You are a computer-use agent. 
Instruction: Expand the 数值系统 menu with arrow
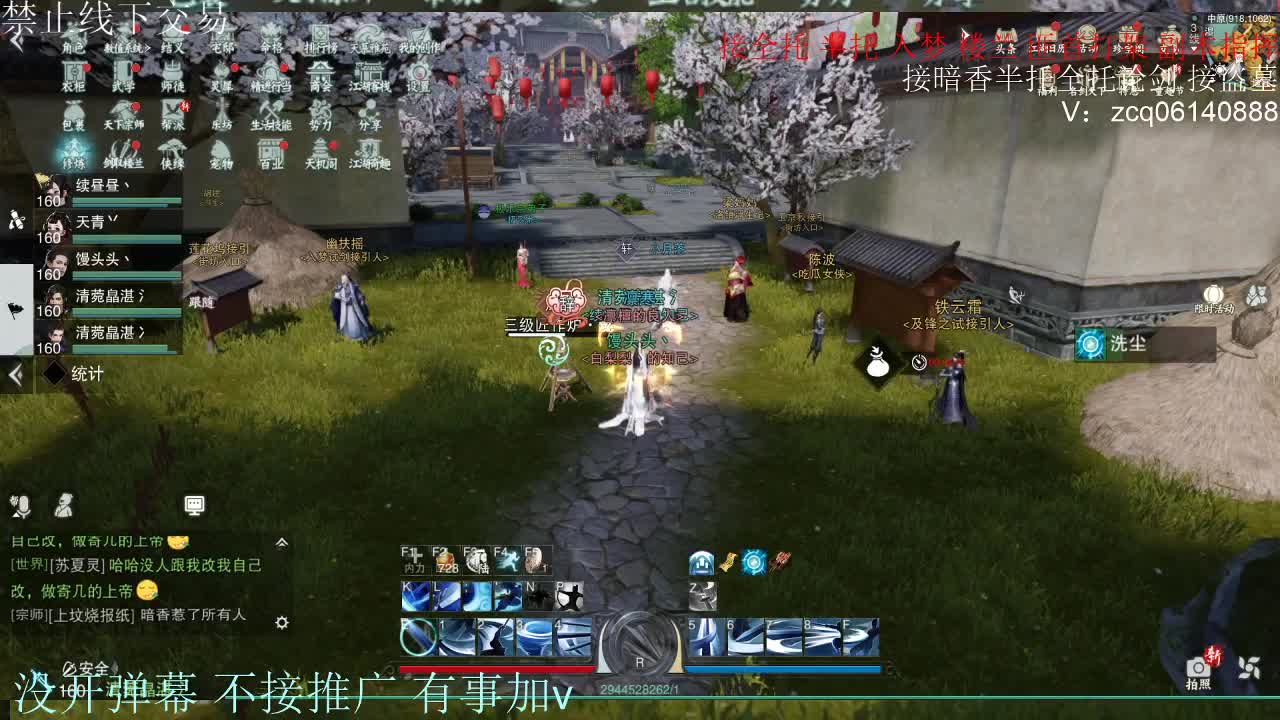tap(148, 47)
